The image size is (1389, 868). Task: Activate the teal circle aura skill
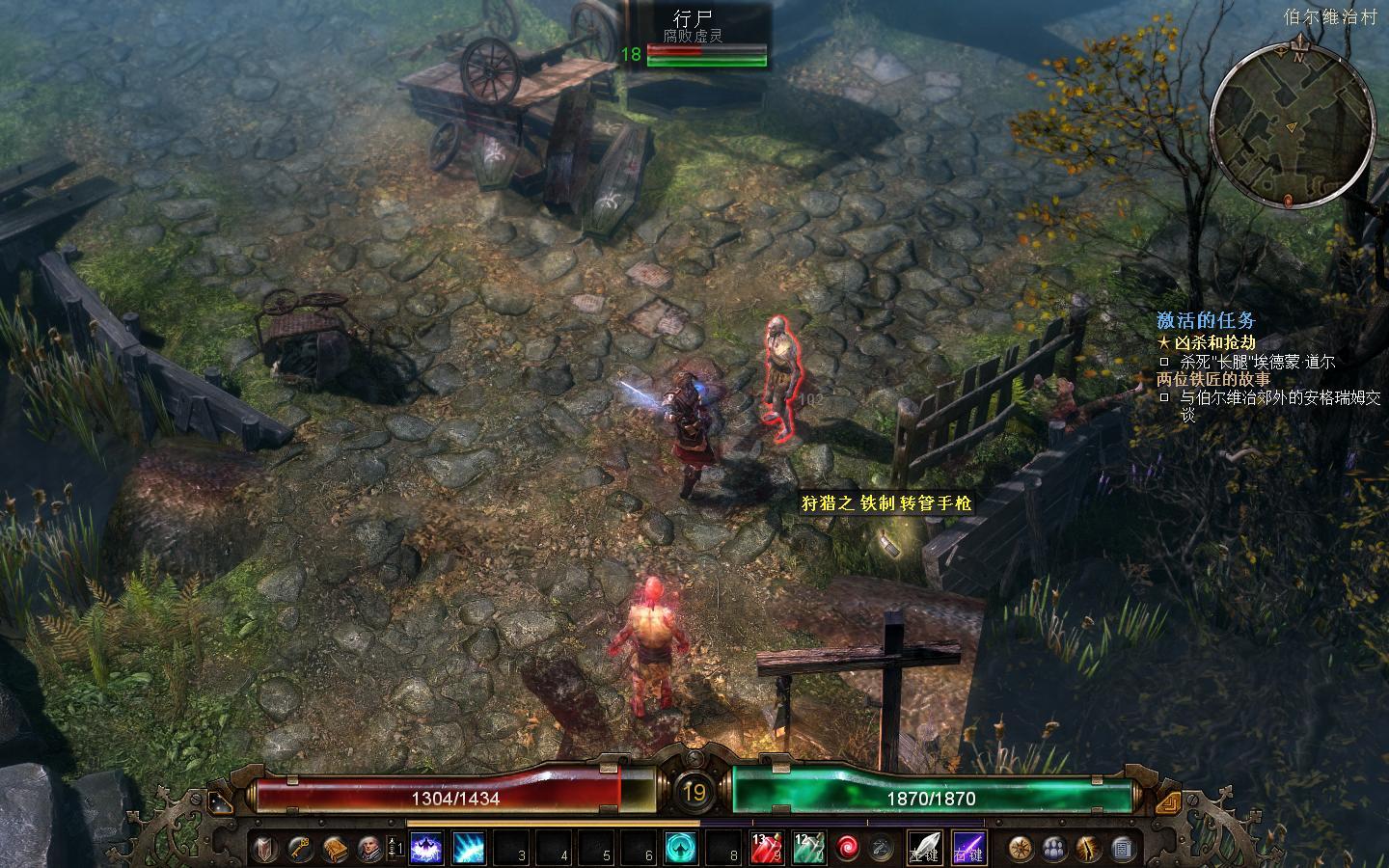coord(683,849)
